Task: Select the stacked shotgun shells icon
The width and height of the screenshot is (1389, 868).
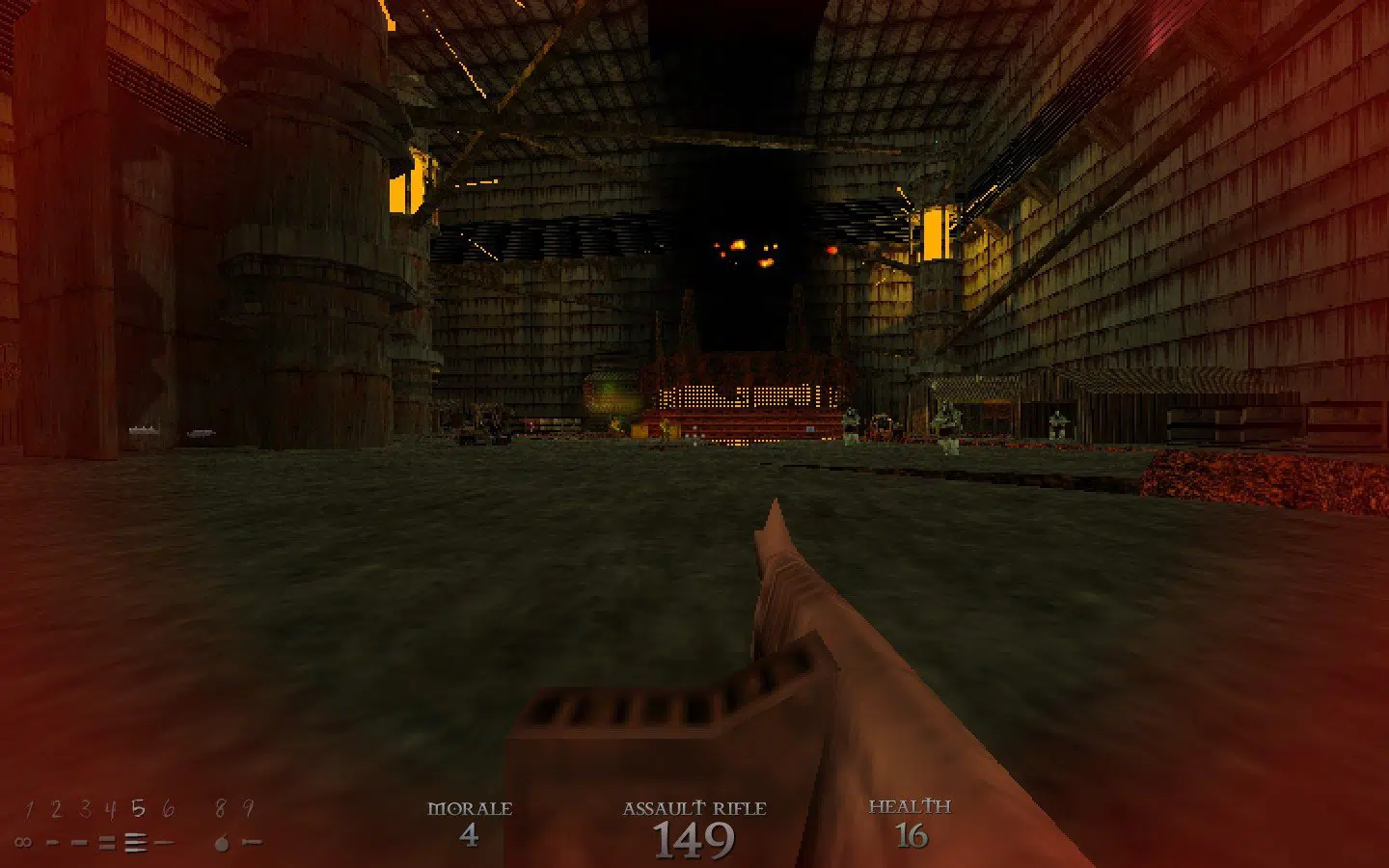Action: pyautogui.click(x=106, y=841)
